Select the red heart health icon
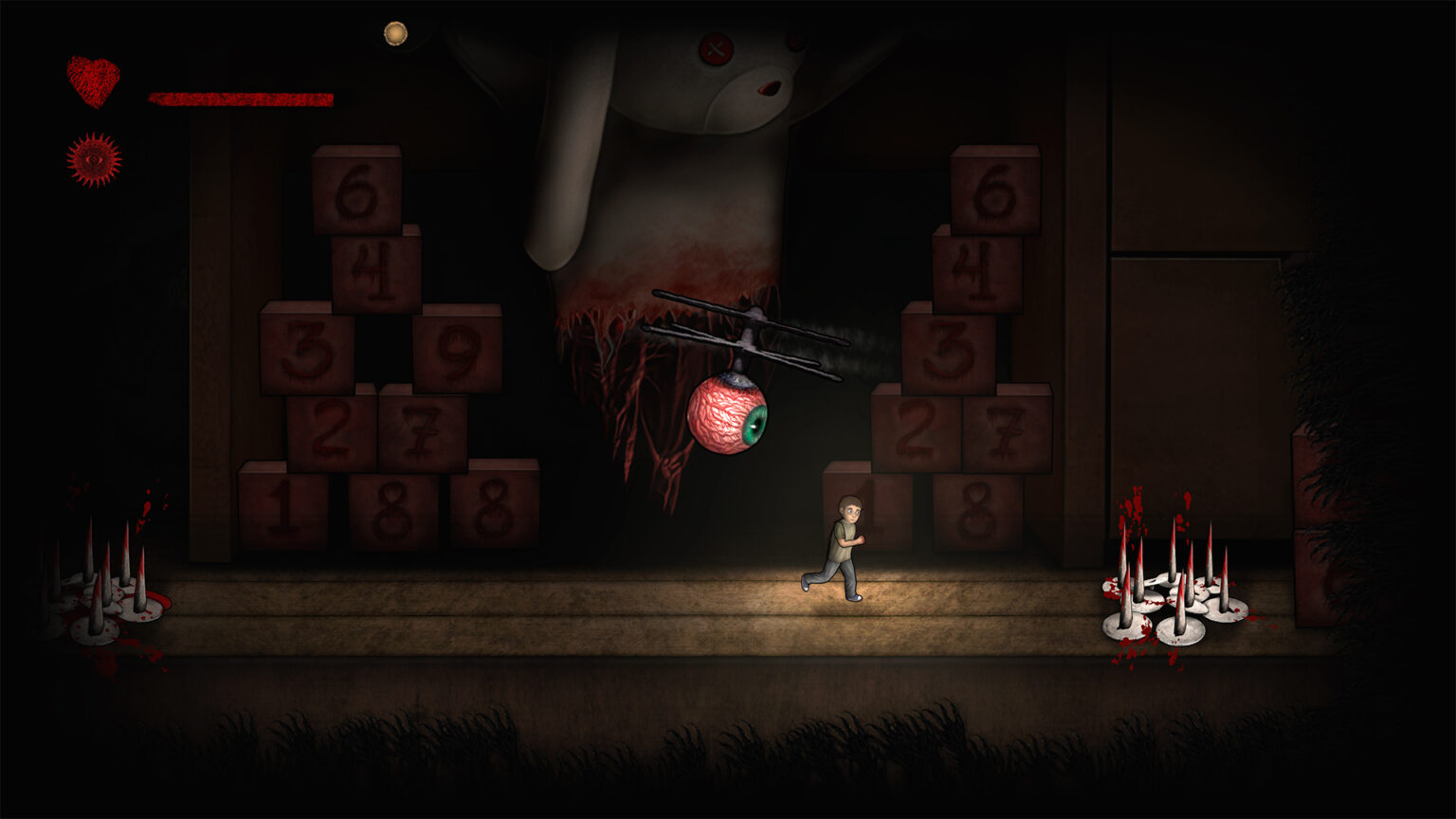Image resolution: width=1456 pixels, height=819 pixels. click(93, 81)
